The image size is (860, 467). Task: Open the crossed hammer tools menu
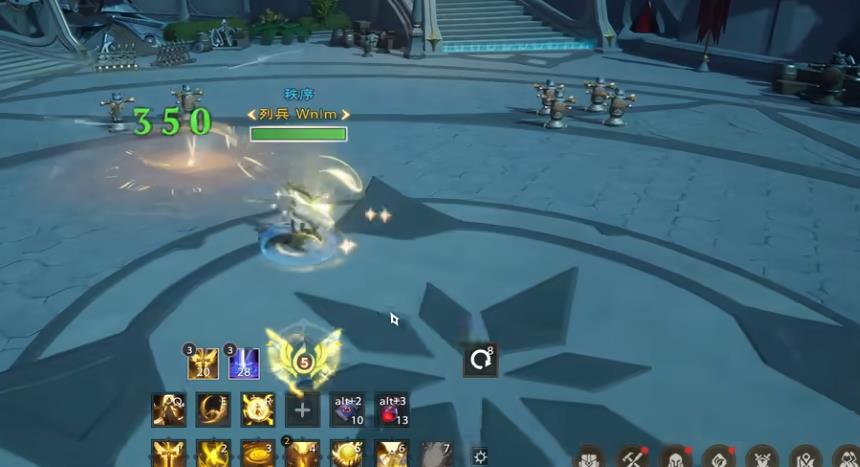[x=632, y=458]
